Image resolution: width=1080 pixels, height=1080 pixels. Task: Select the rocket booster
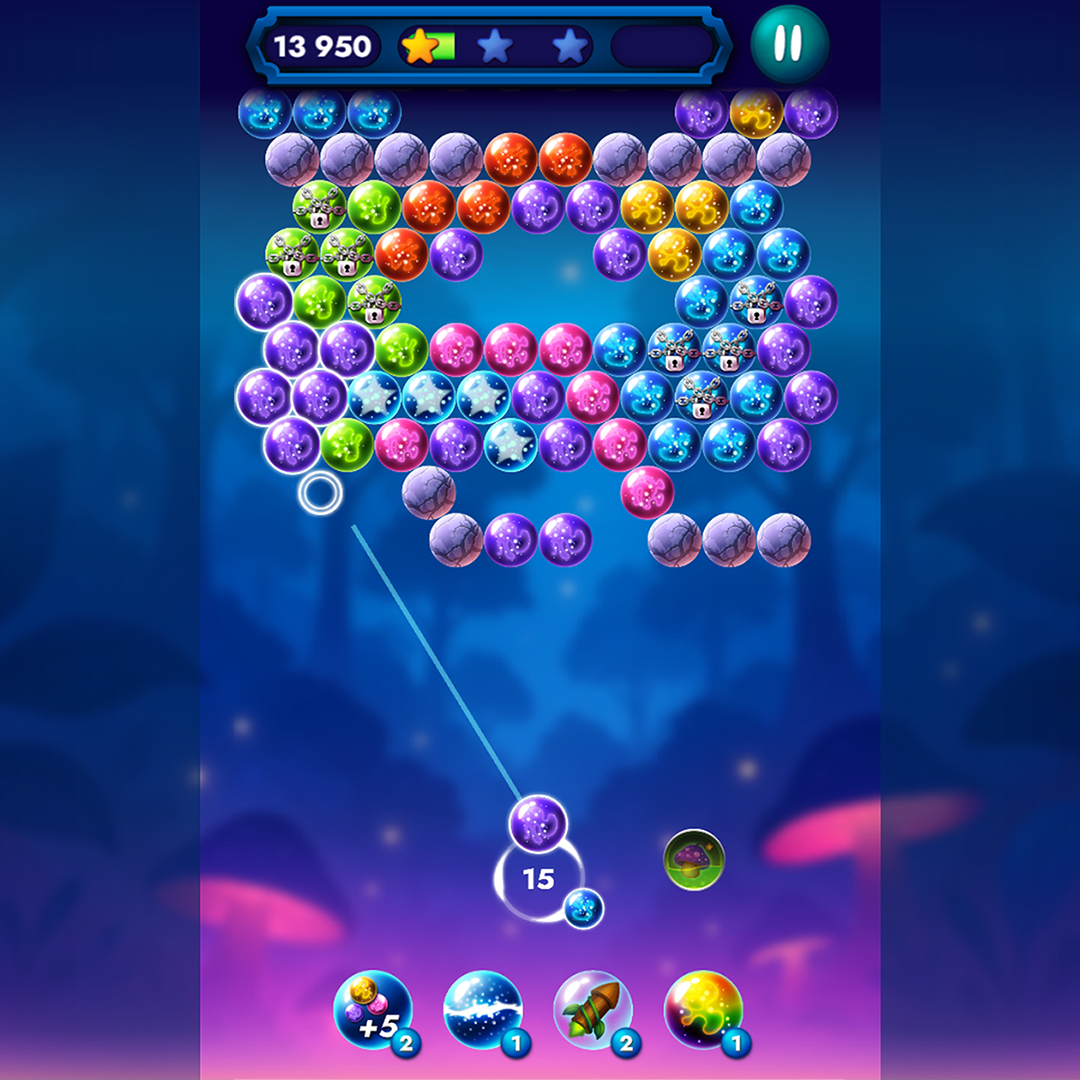tap(593, 1010)
